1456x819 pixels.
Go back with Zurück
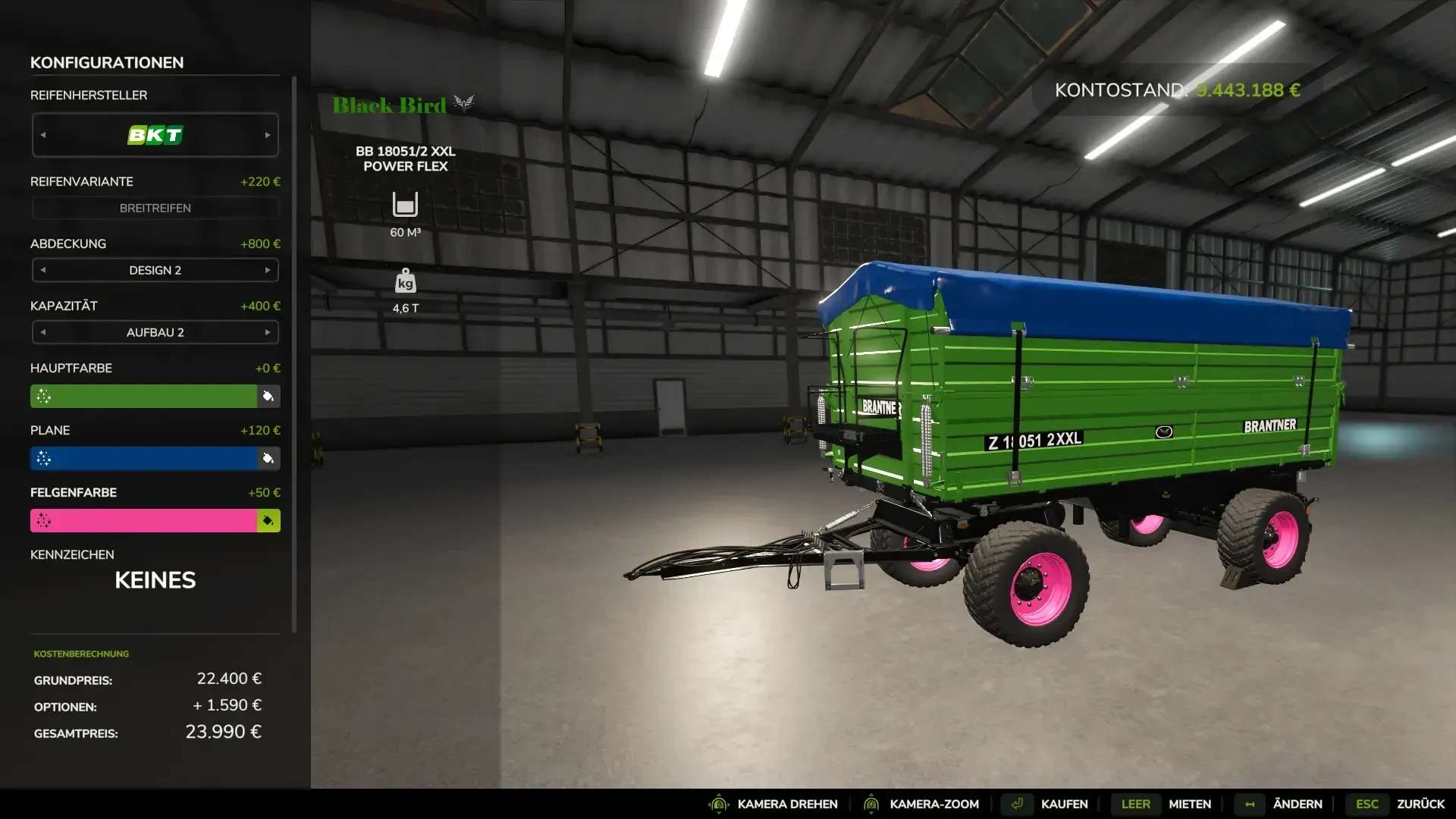(1420, 804)
